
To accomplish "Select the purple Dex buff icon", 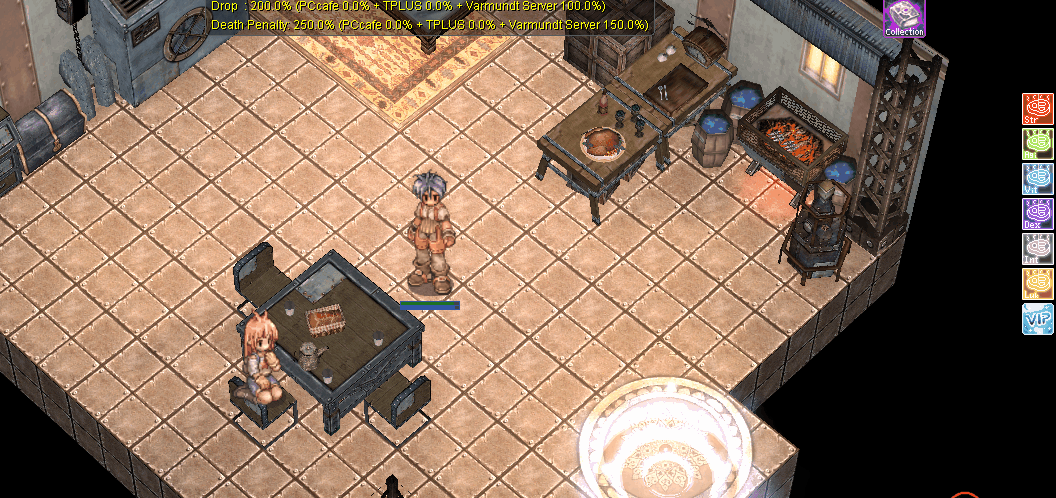I will click(1038, 213).
